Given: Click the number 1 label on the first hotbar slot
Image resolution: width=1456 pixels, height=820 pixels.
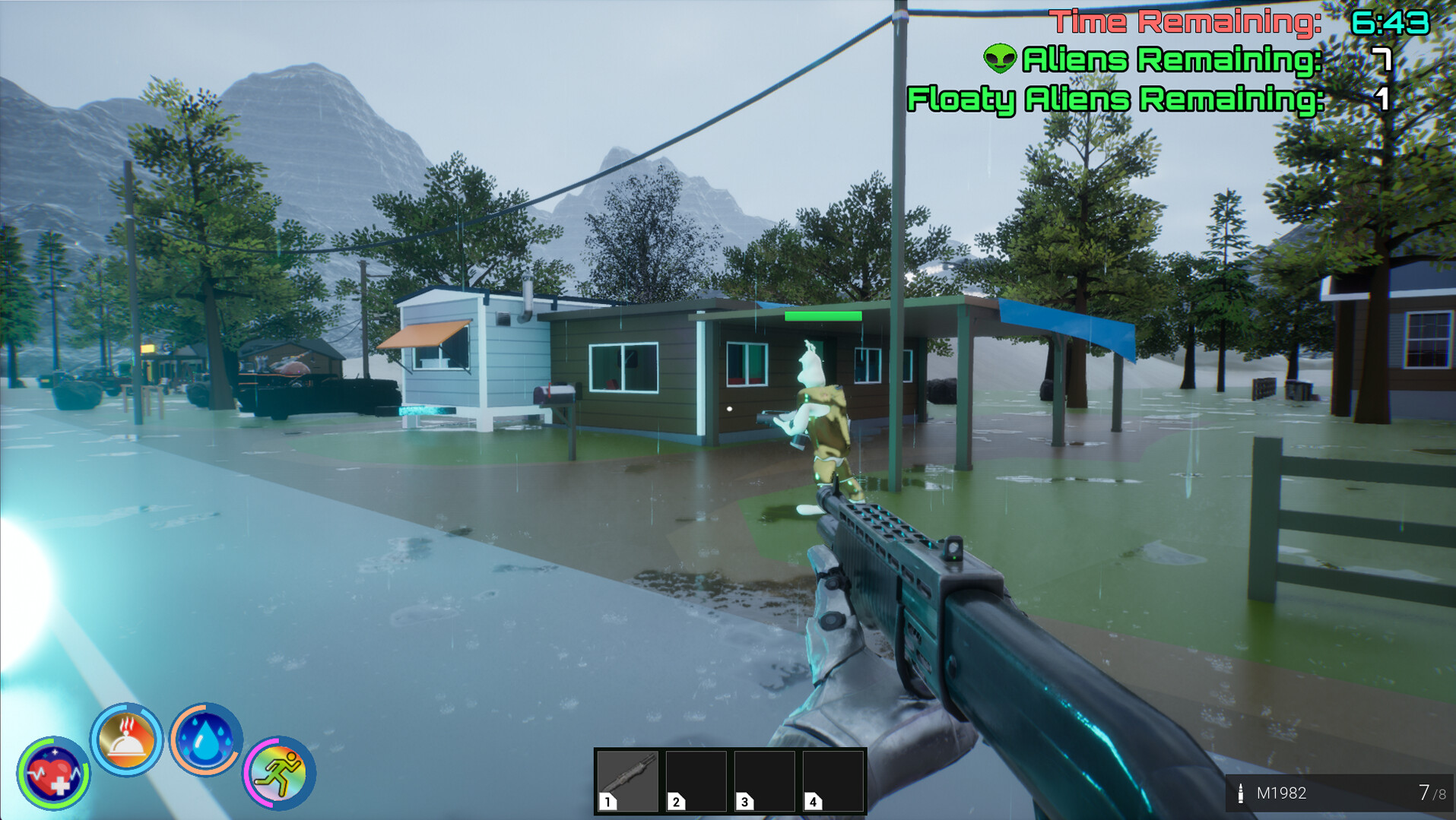Looking at the screenshot, I should 606,802.
